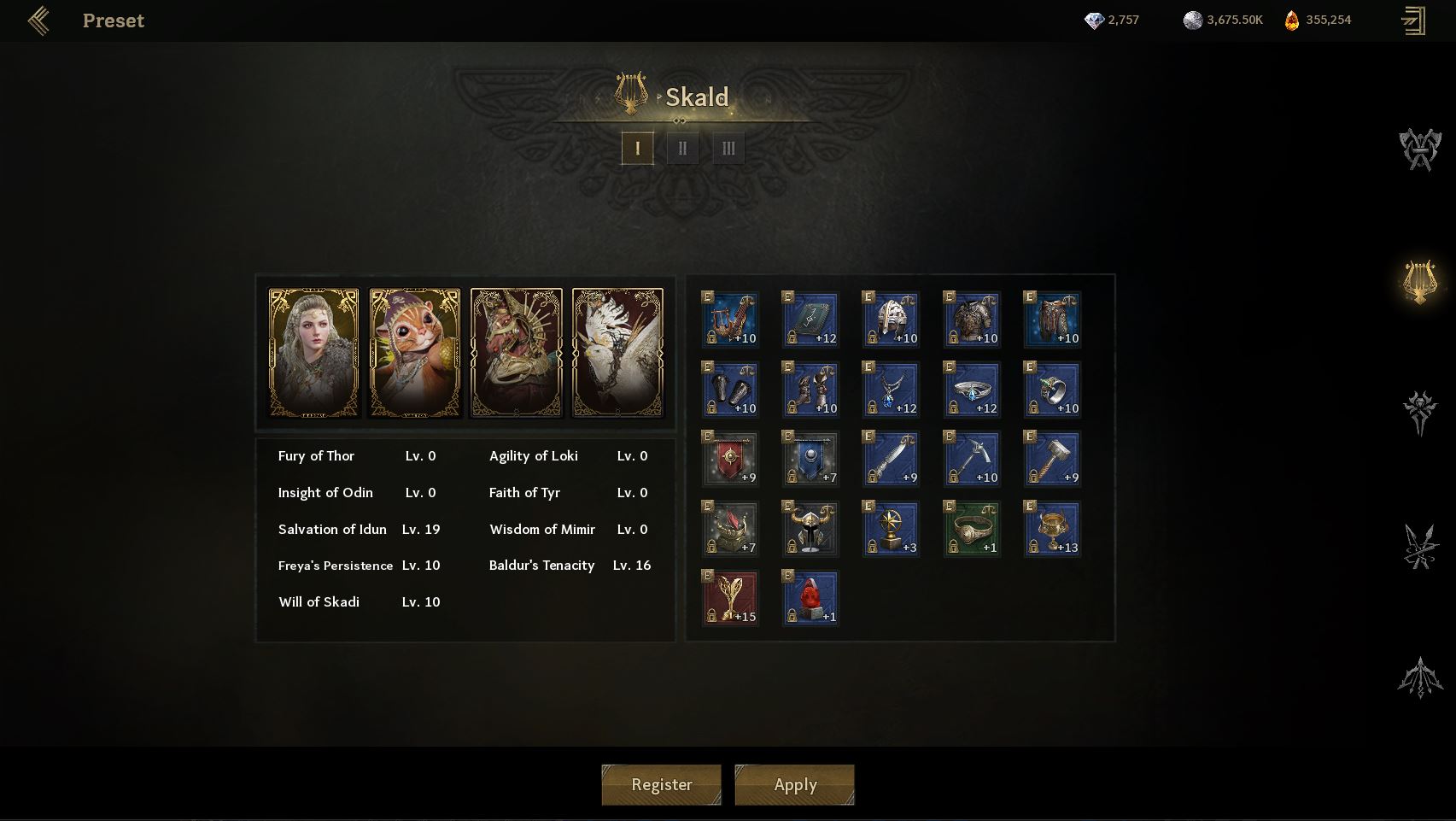
Task: Apply the selected preset
Action: [794, 784]
